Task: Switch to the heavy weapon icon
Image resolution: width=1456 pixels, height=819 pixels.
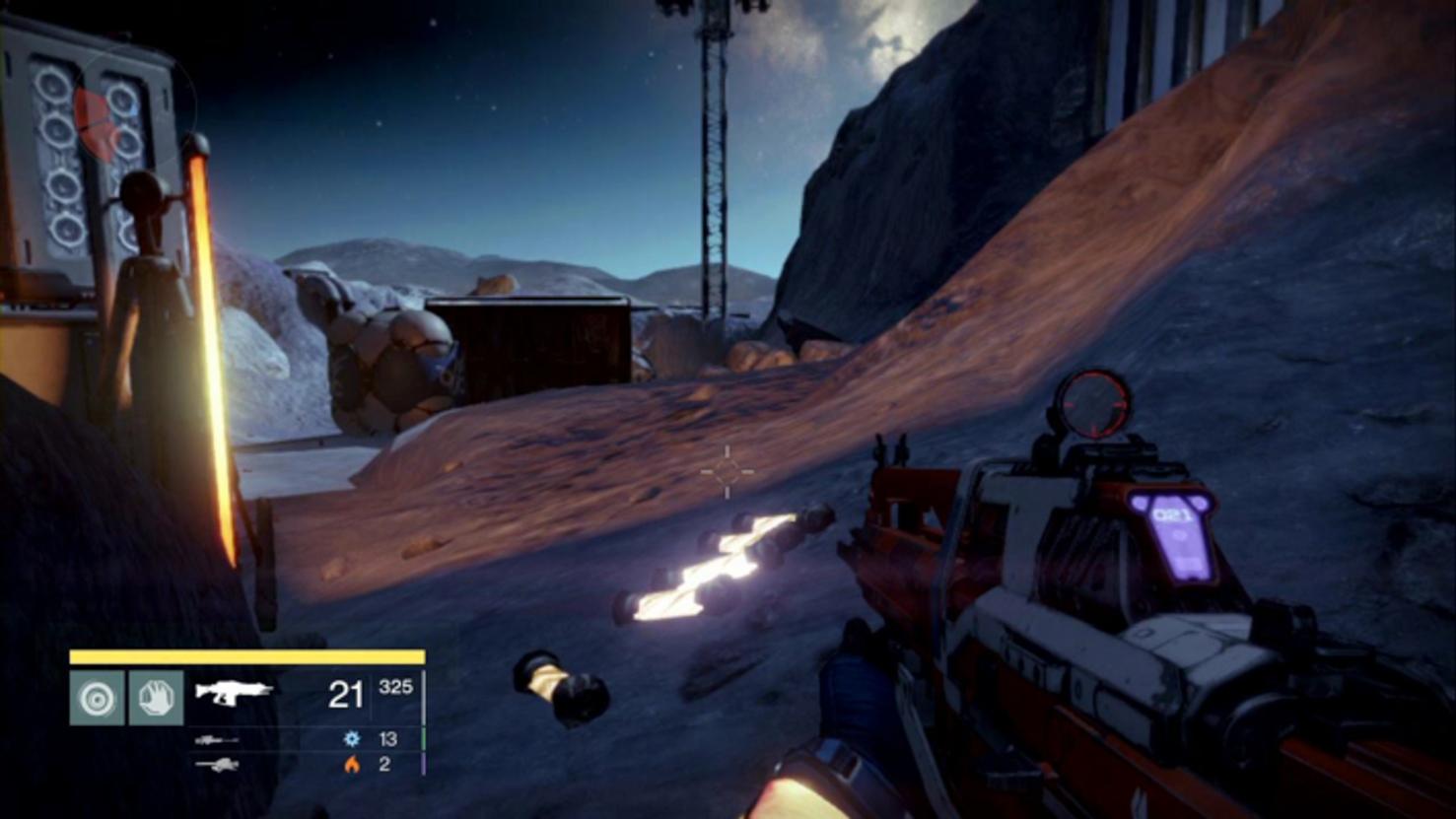Action: 216,764
